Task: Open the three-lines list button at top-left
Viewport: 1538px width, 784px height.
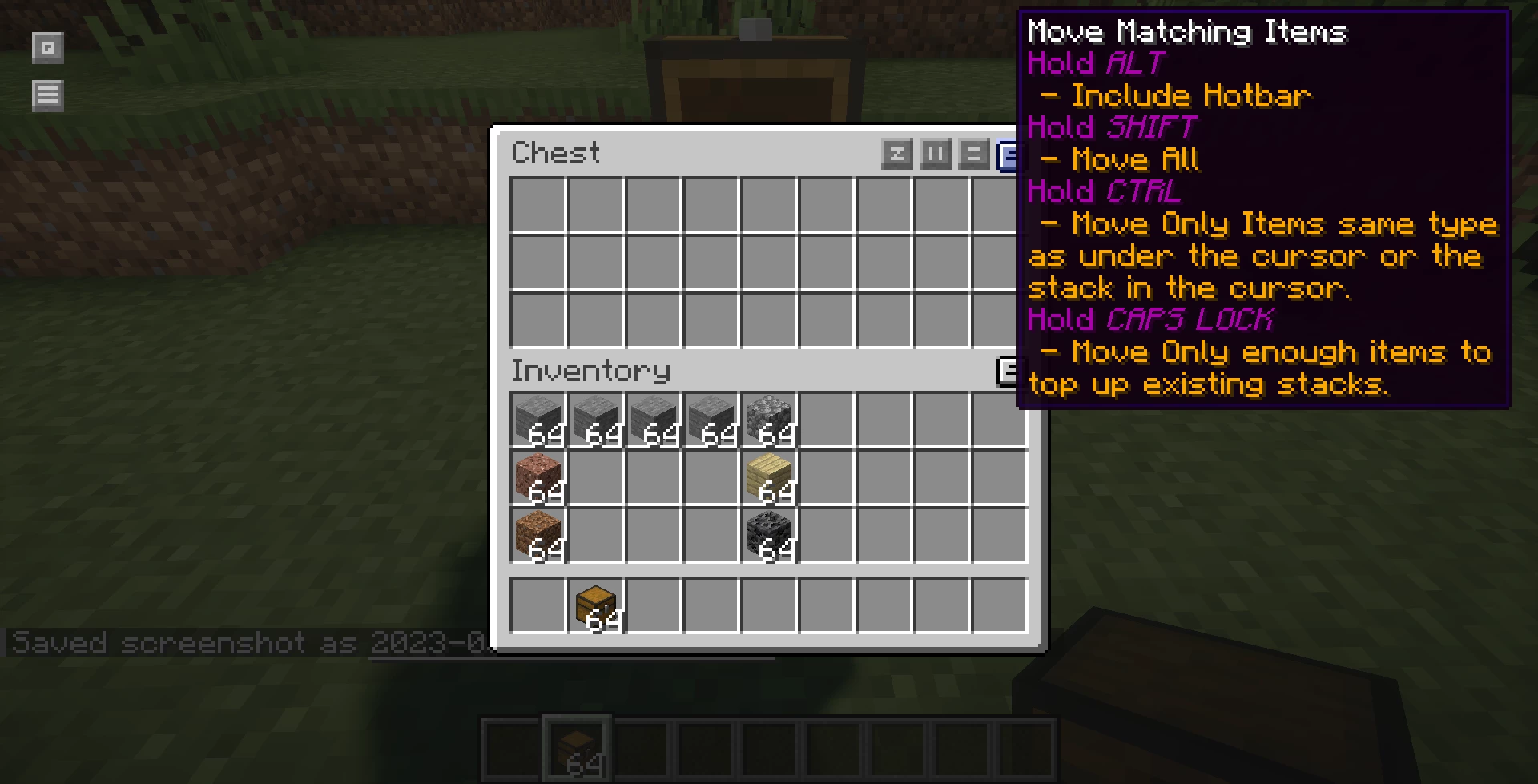Action: tap(48, 96)
